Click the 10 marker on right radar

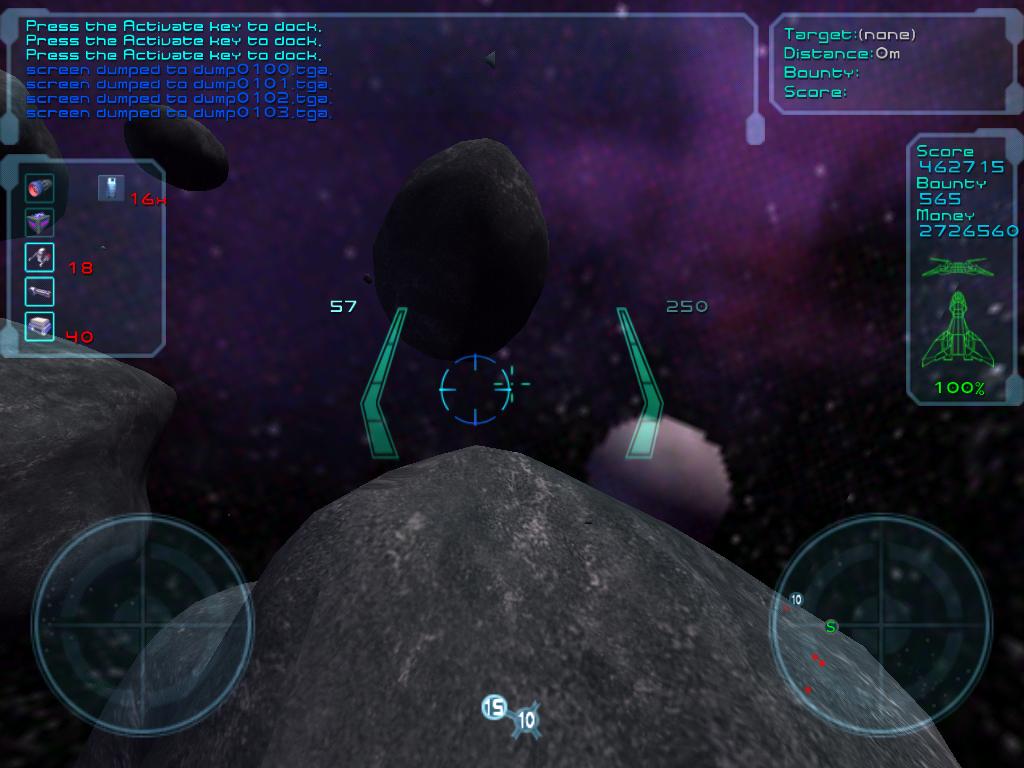pos(796,600)
